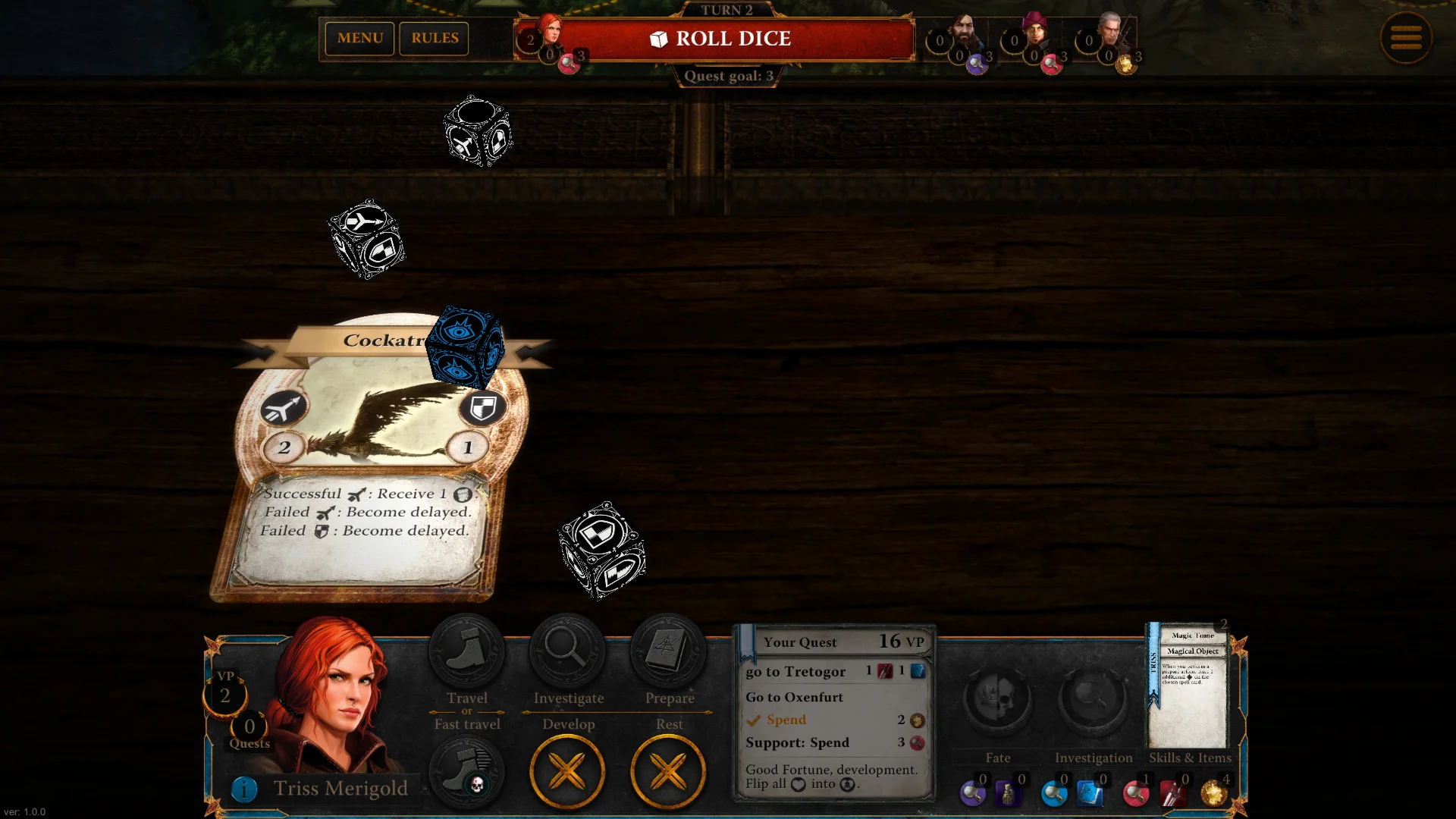1456x819 pixels.
Task: Open the MENU
Action: click(359, 38)
